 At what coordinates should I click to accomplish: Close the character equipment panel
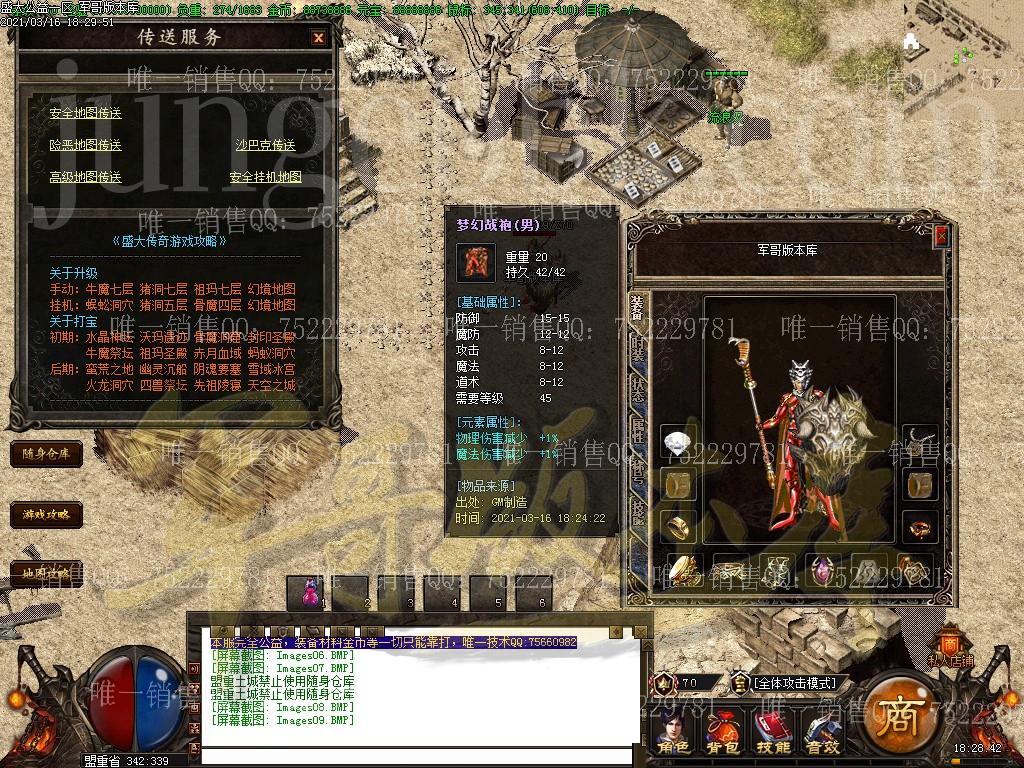(941, 236)
